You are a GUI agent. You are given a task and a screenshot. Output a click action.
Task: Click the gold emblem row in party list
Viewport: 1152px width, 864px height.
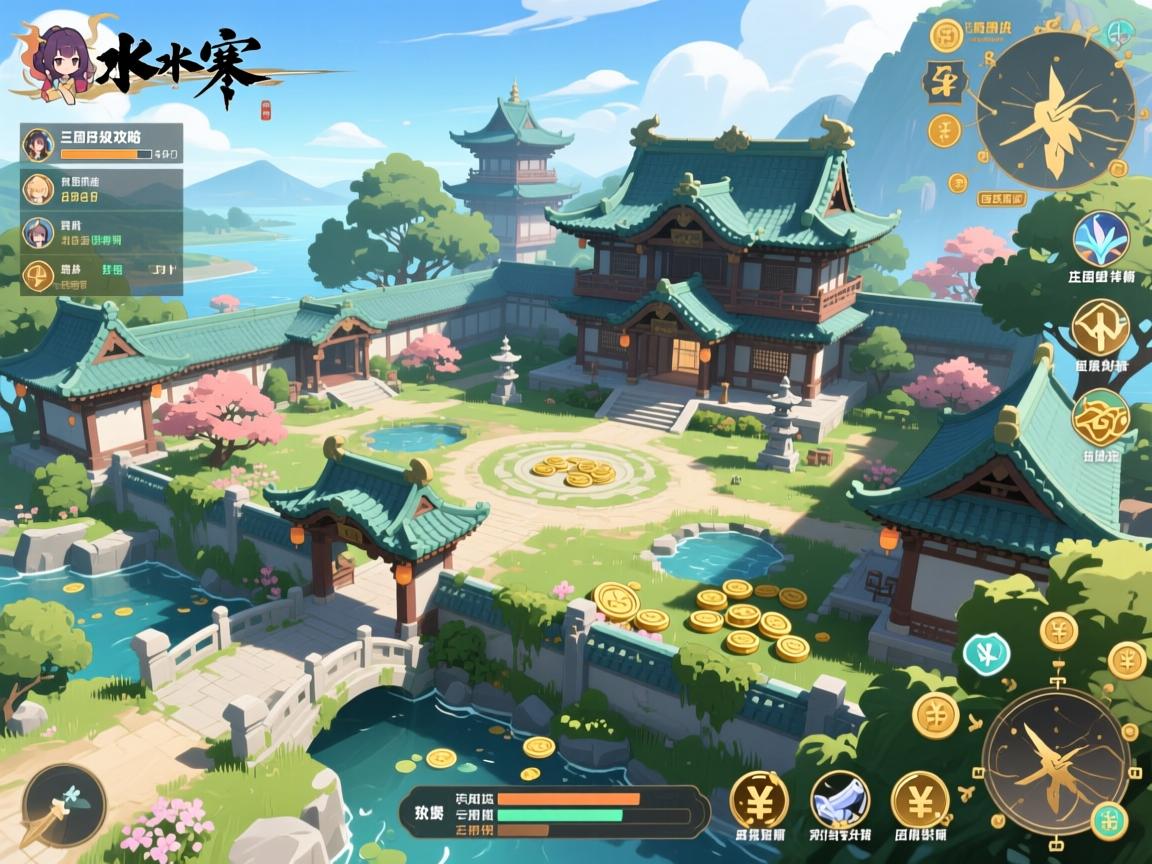click(x=100, y=273)
